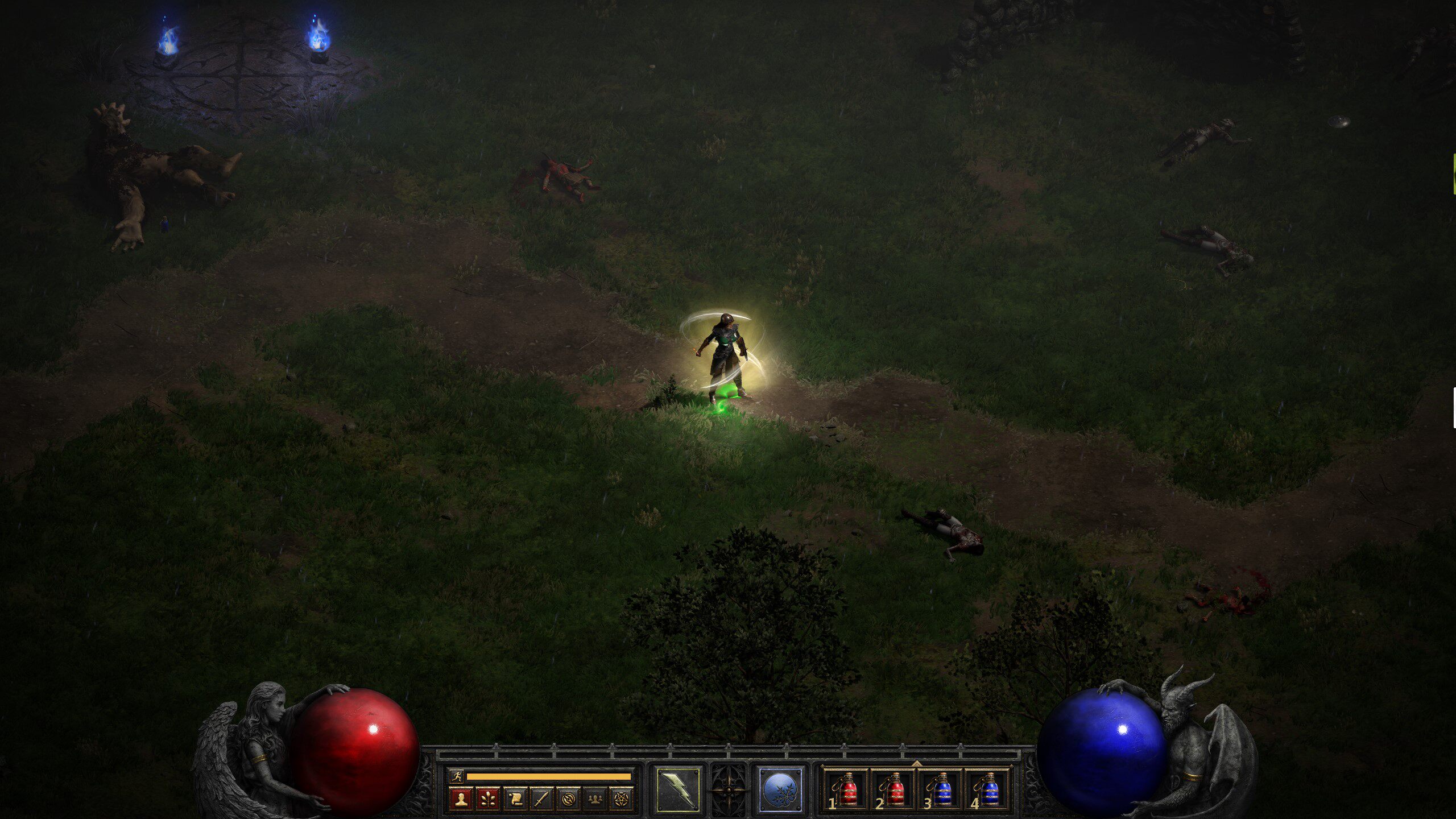Viewport: 1456px width, 819px height.
Task: Use the health potion in belt slot 2
Action: point(894,789)
